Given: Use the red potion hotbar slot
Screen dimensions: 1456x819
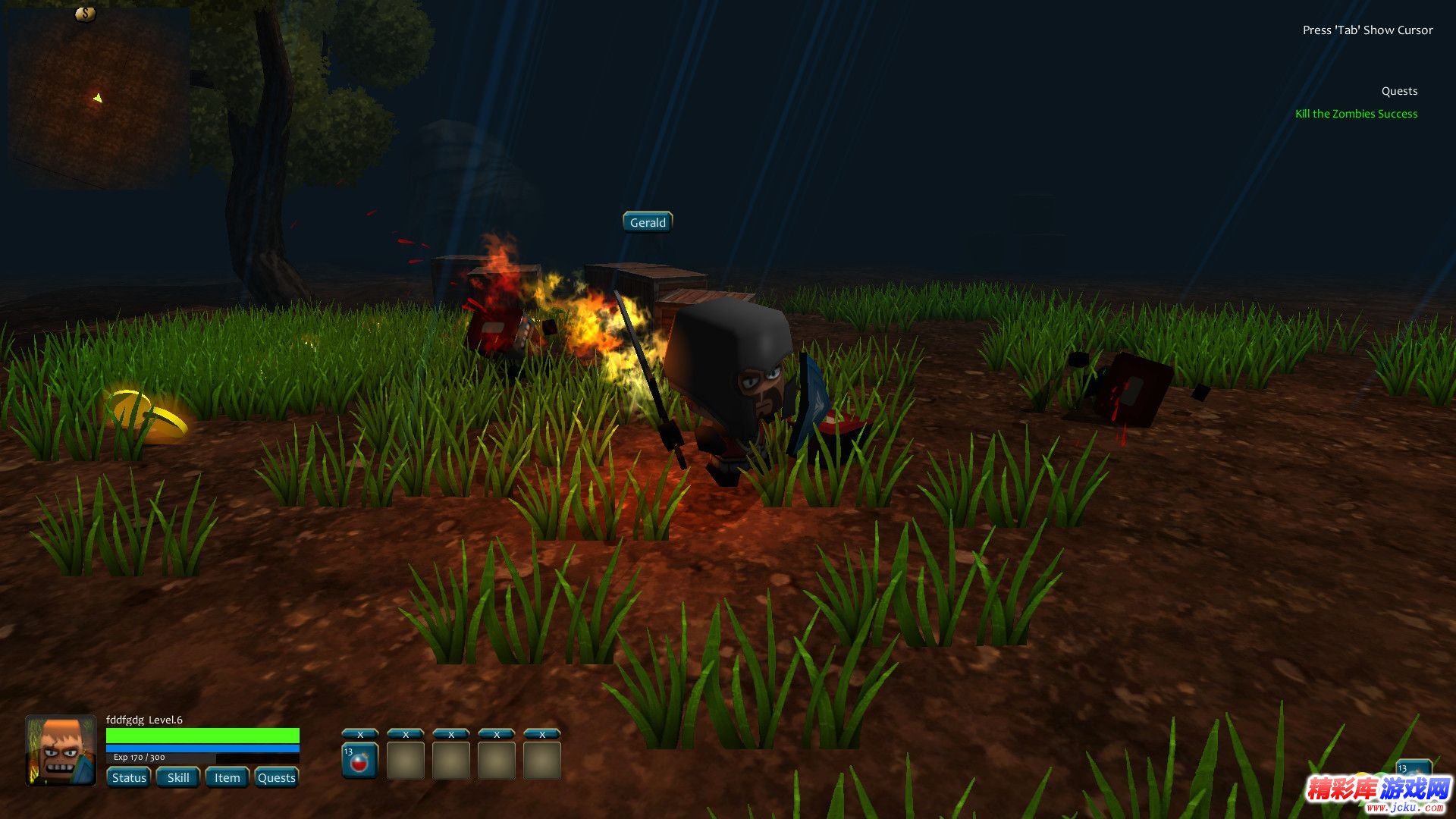Looking at the screenshot, I should [360, 761].
